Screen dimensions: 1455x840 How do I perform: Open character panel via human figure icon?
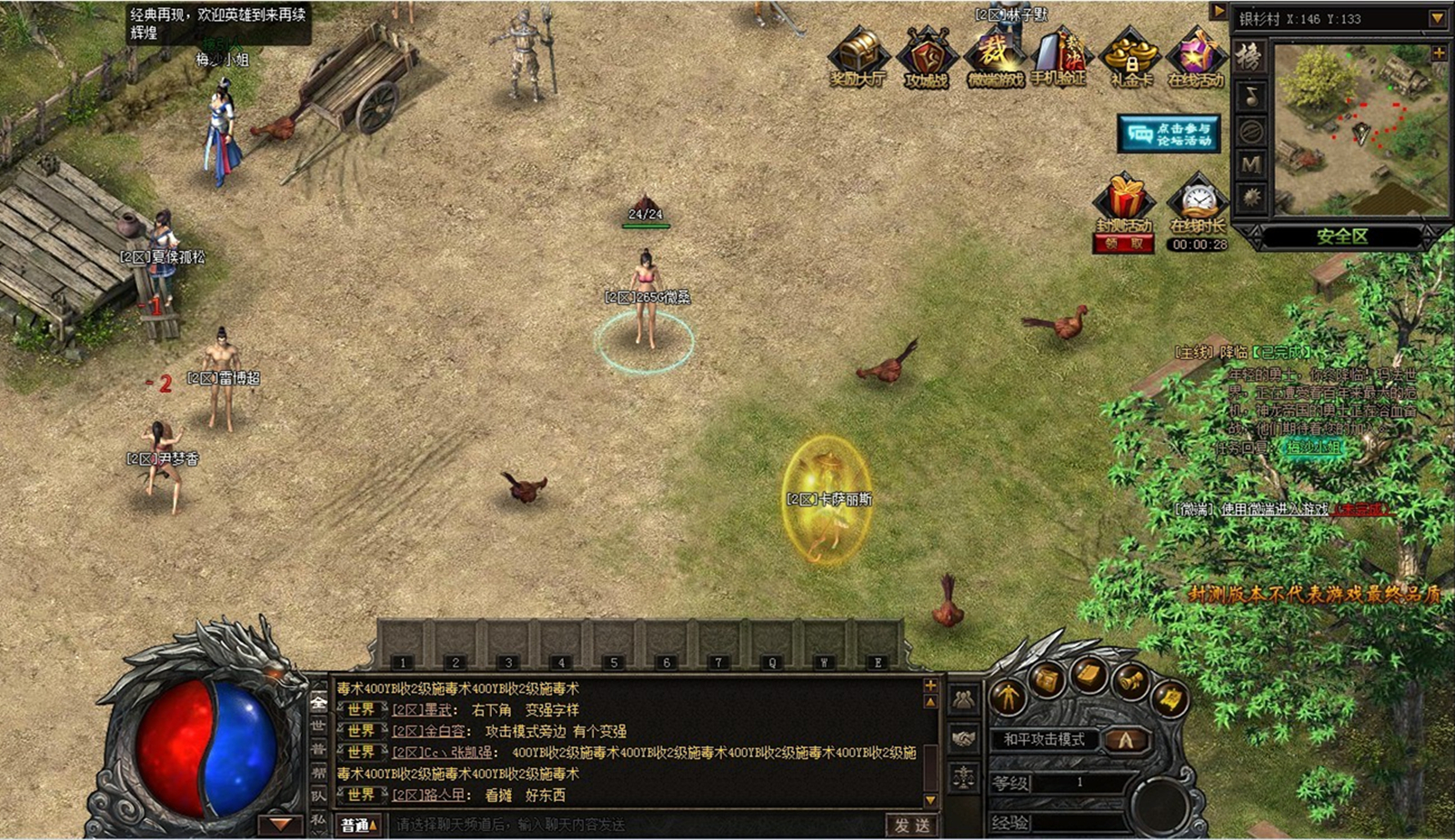[1007, 698]
